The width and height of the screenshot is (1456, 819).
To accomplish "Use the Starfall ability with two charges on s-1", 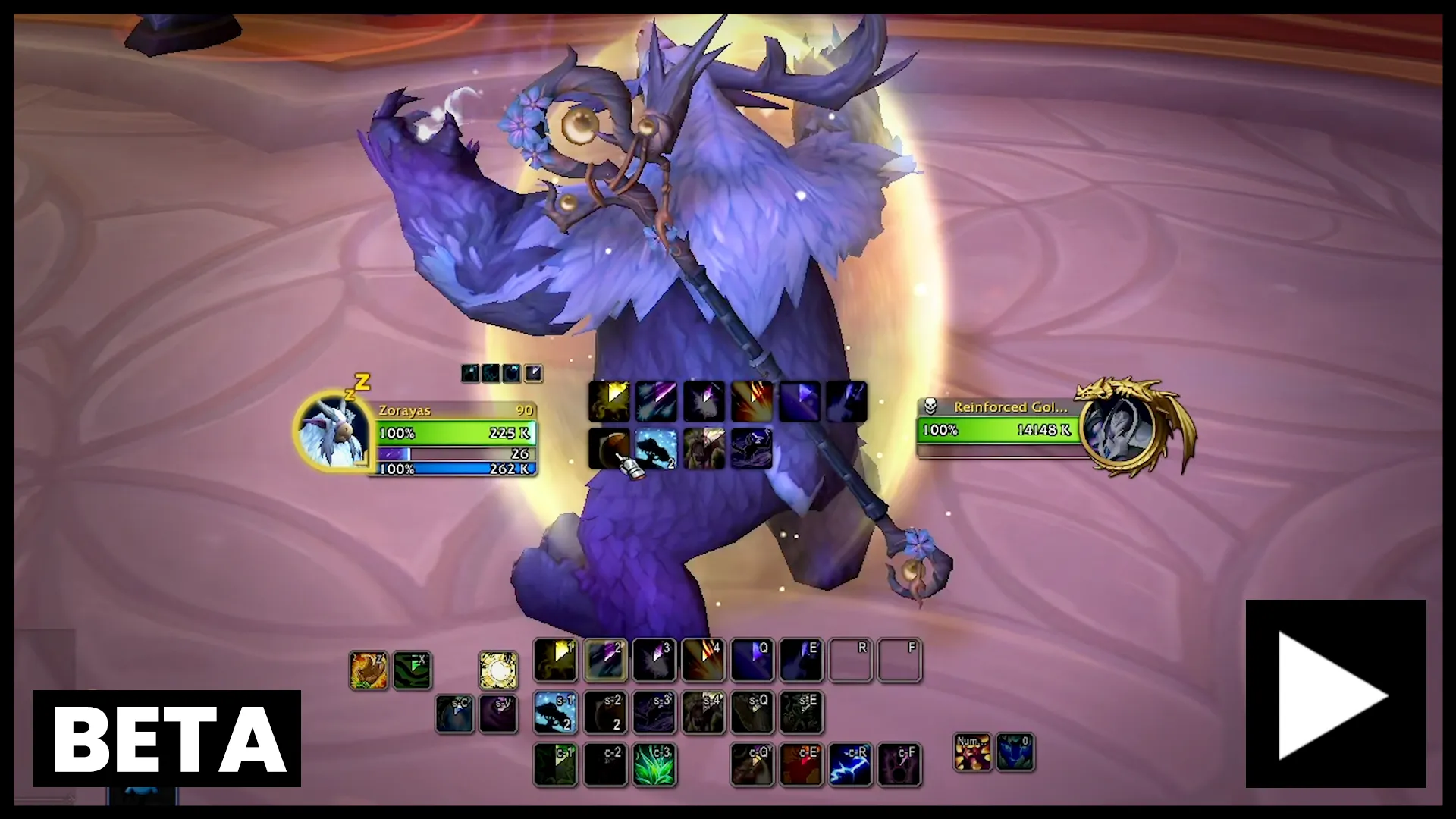I will coord(555,713).
